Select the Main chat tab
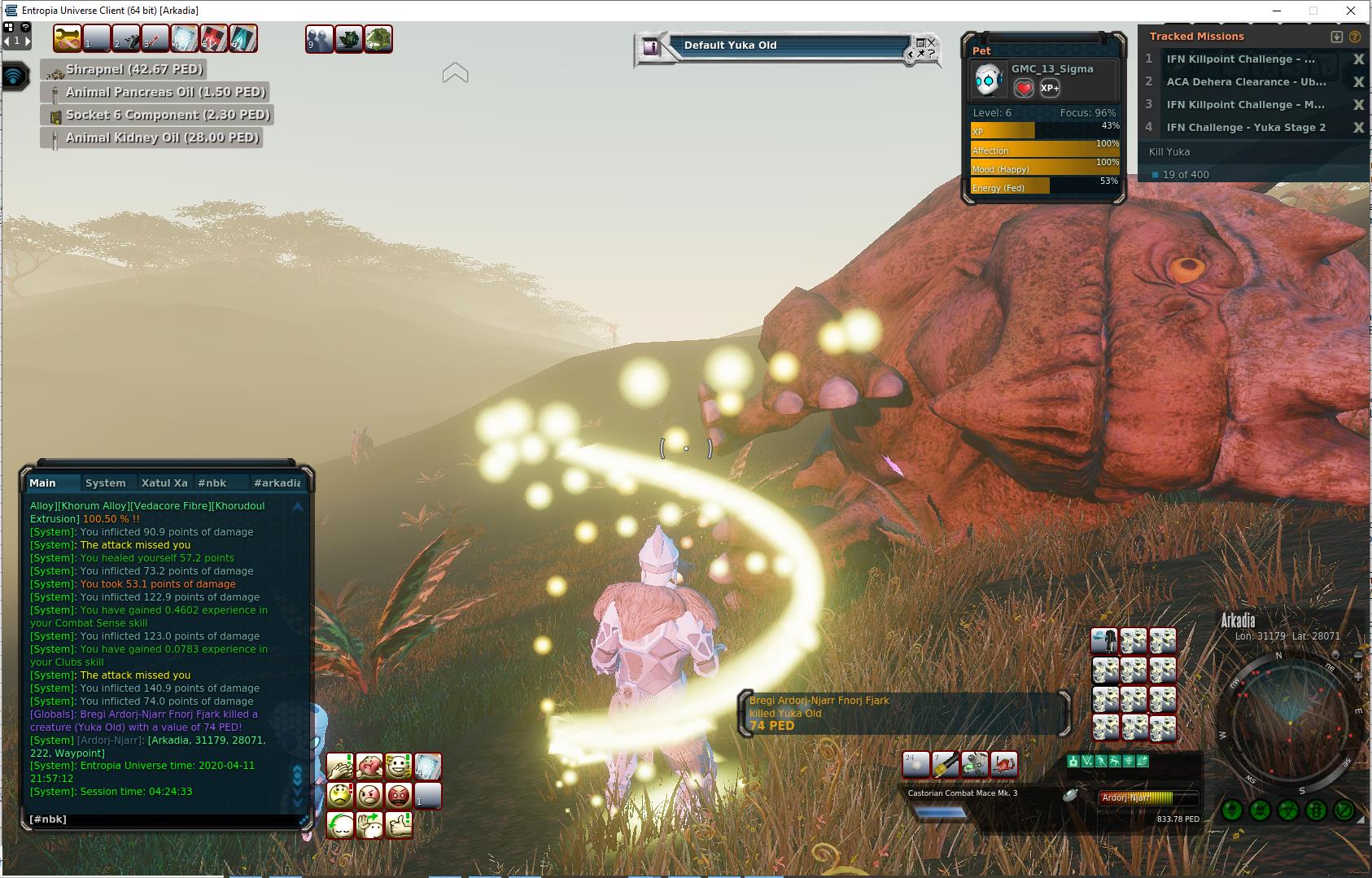The image size is (1372, 878). coord(43,483)
